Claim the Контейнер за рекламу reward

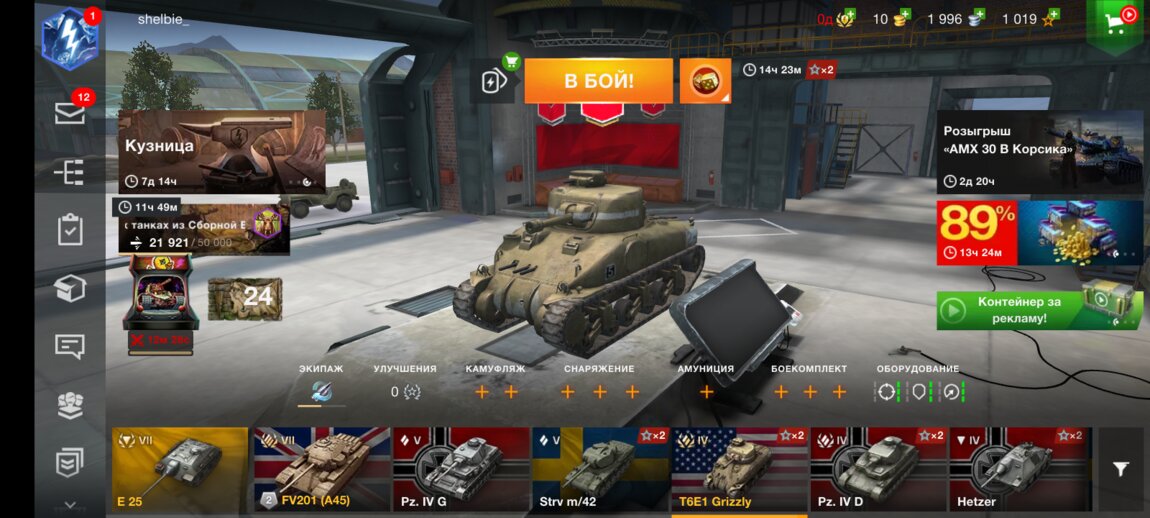1039,310
